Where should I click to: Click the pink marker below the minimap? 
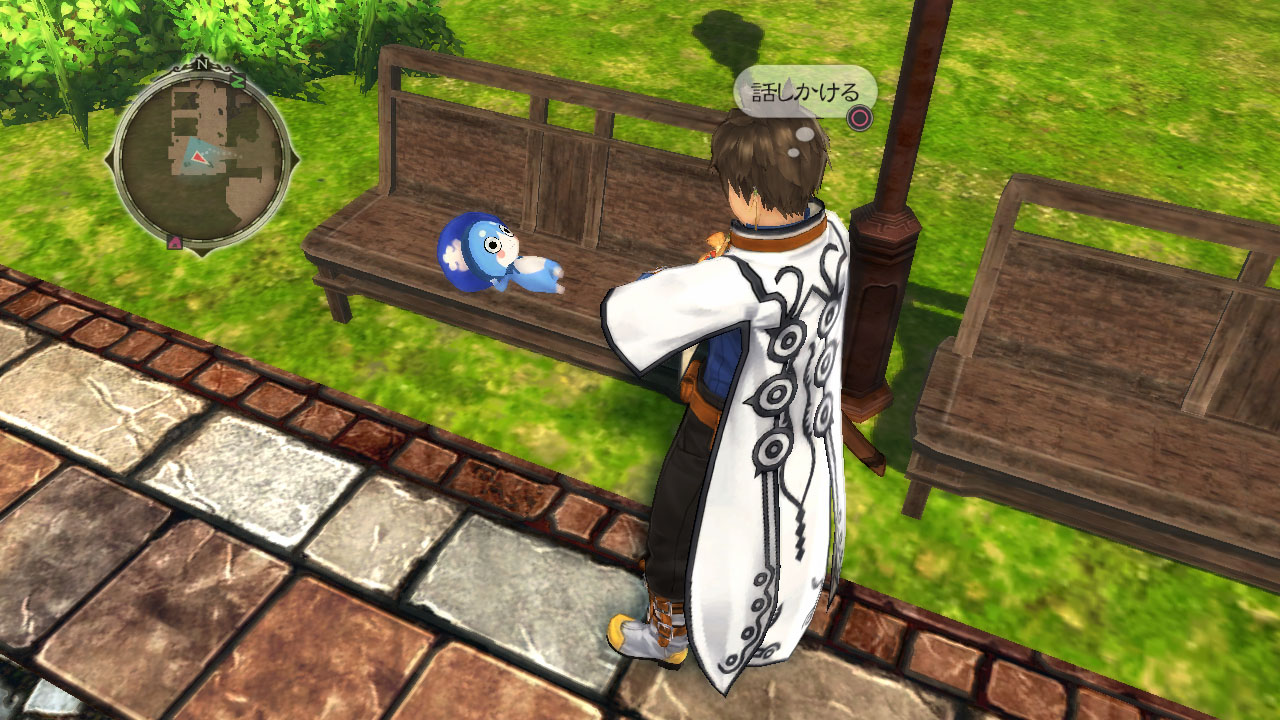175,240
